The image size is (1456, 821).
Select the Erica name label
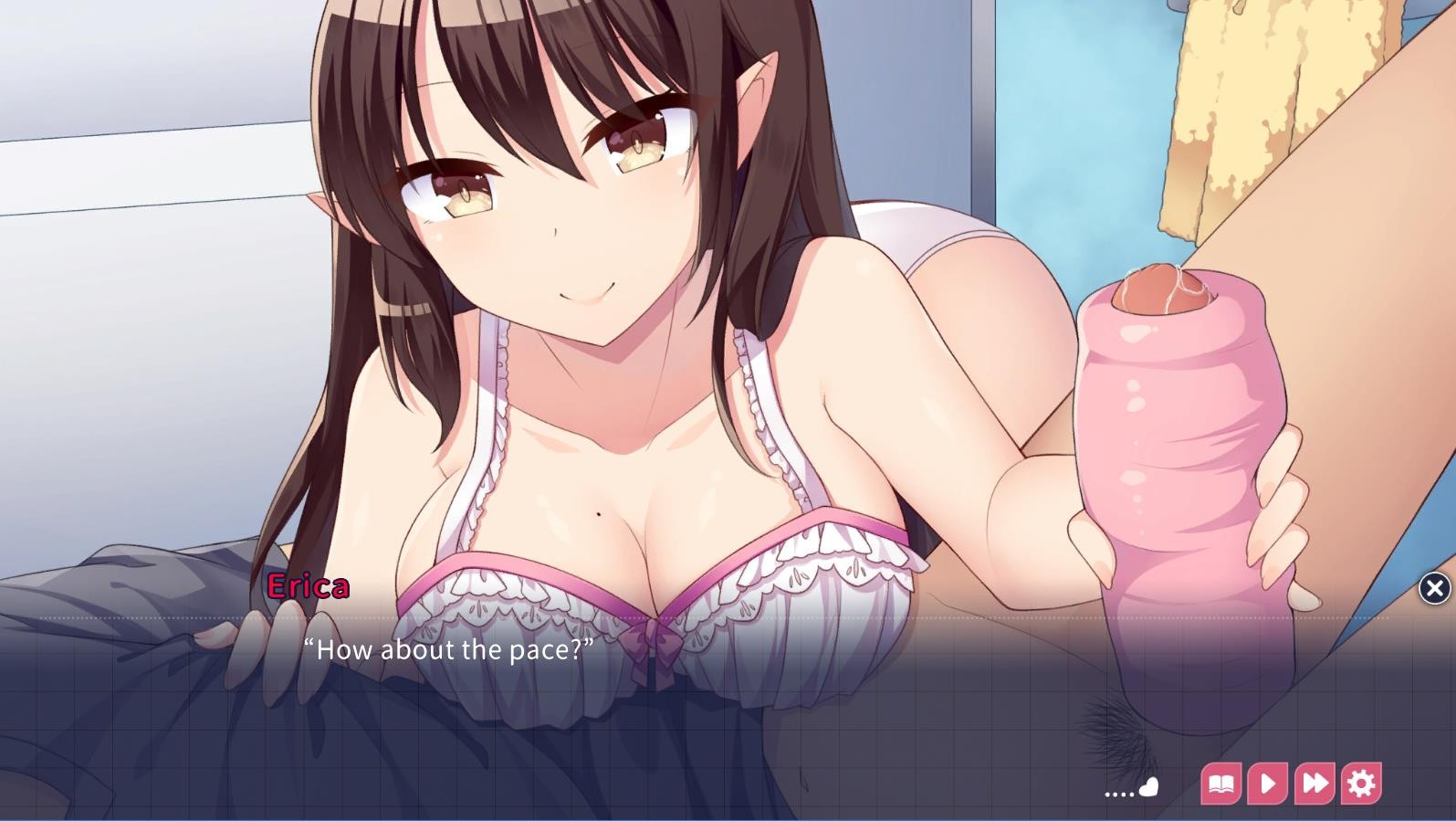coord(309,586)
